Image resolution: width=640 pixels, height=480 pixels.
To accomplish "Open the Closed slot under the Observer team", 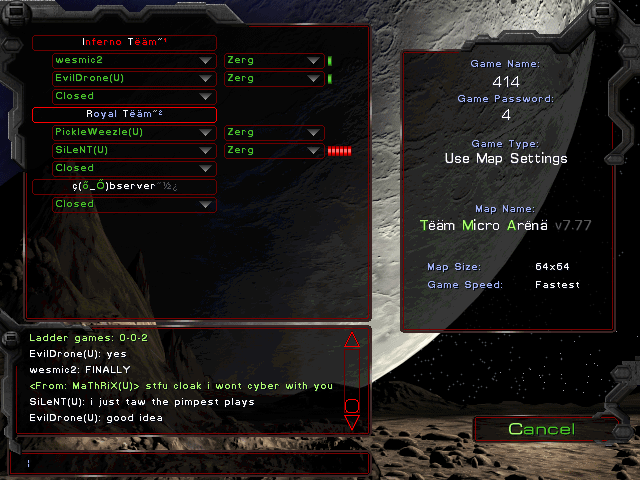I will pyautogui.click(x=134, y=204).
